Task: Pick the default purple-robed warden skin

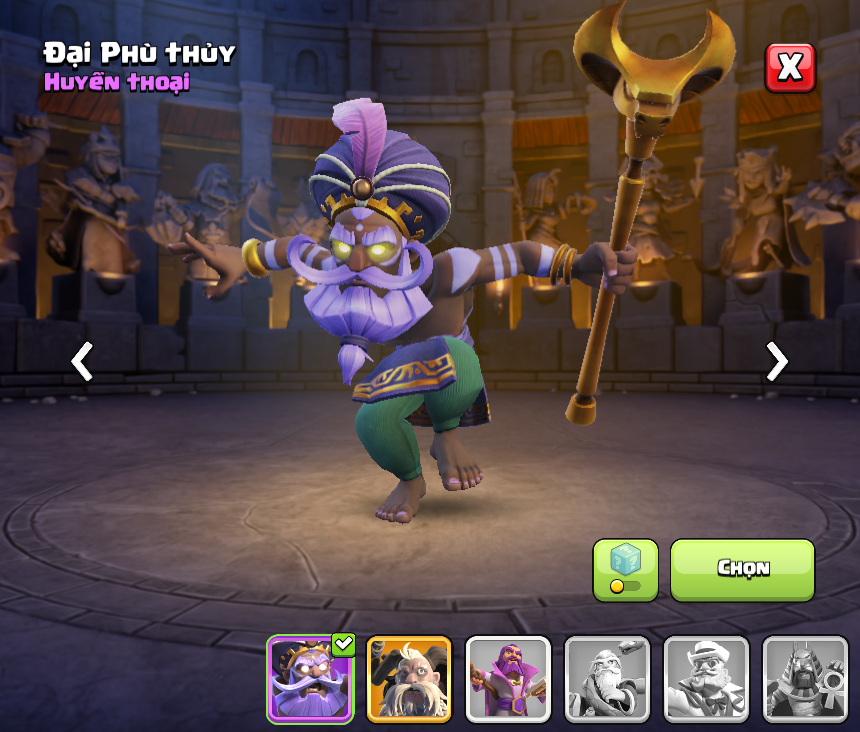Action: [508, 679]
